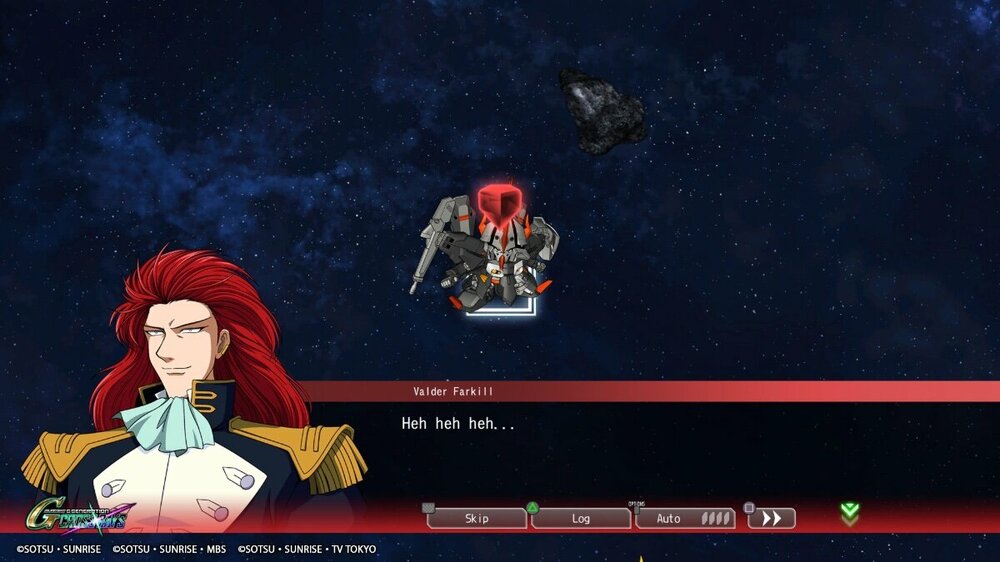
Task: Click the fast-forward double arrow button
Action: tap(771, 518)
